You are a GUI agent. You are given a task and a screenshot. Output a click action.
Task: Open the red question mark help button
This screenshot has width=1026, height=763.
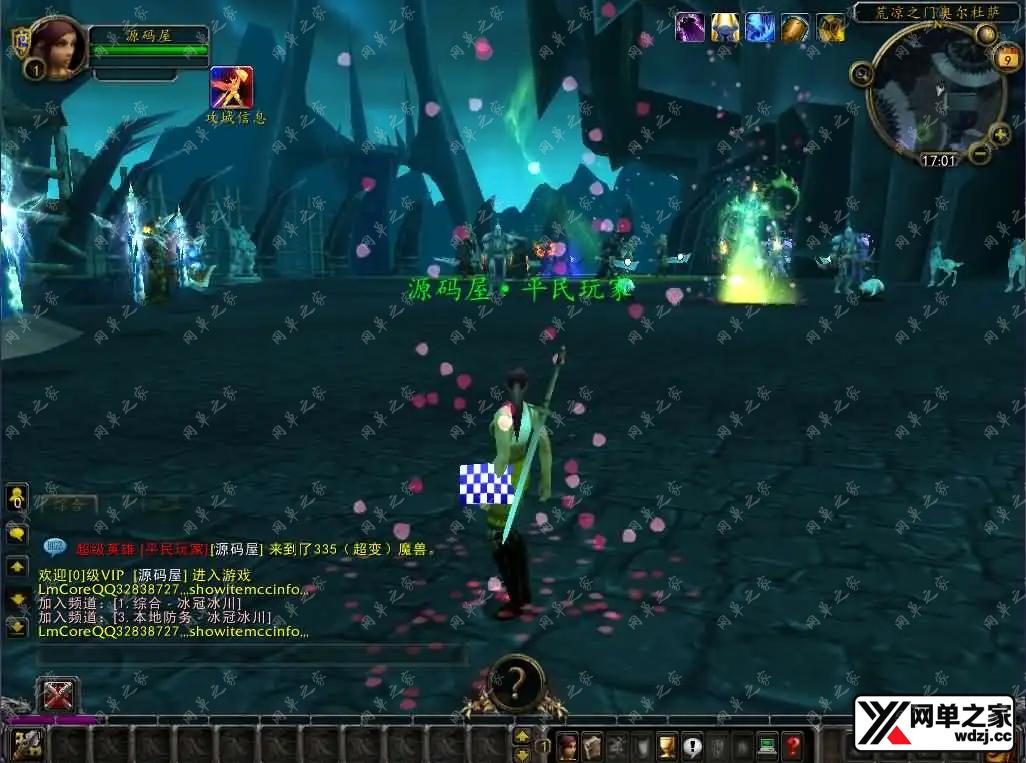(792, 746)
